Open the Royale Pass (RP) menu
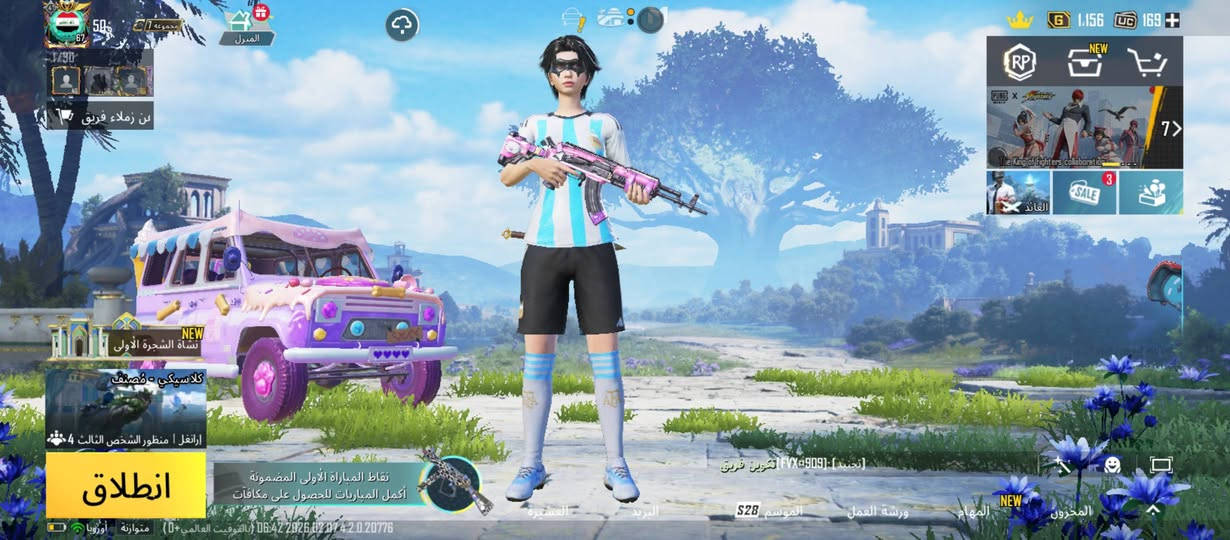 (x=1018, y=62)
